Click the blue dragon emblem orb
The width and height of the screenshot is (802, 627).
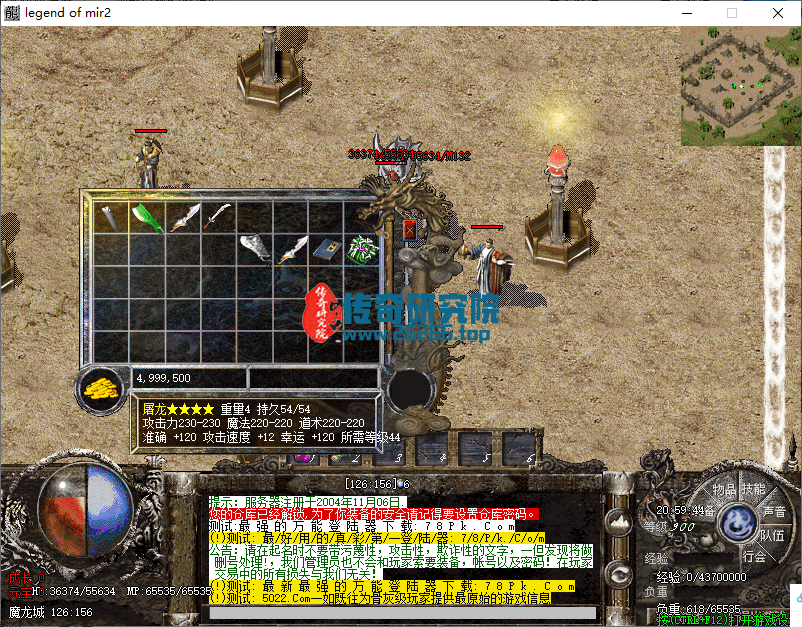click(x=738, y=522)
